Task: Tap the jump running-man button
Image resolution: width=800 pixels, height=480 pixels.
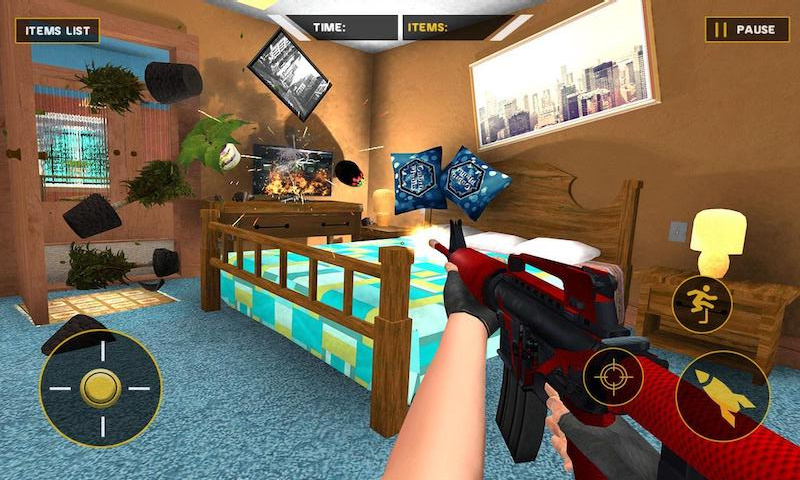Action: [x=700, y=302]
